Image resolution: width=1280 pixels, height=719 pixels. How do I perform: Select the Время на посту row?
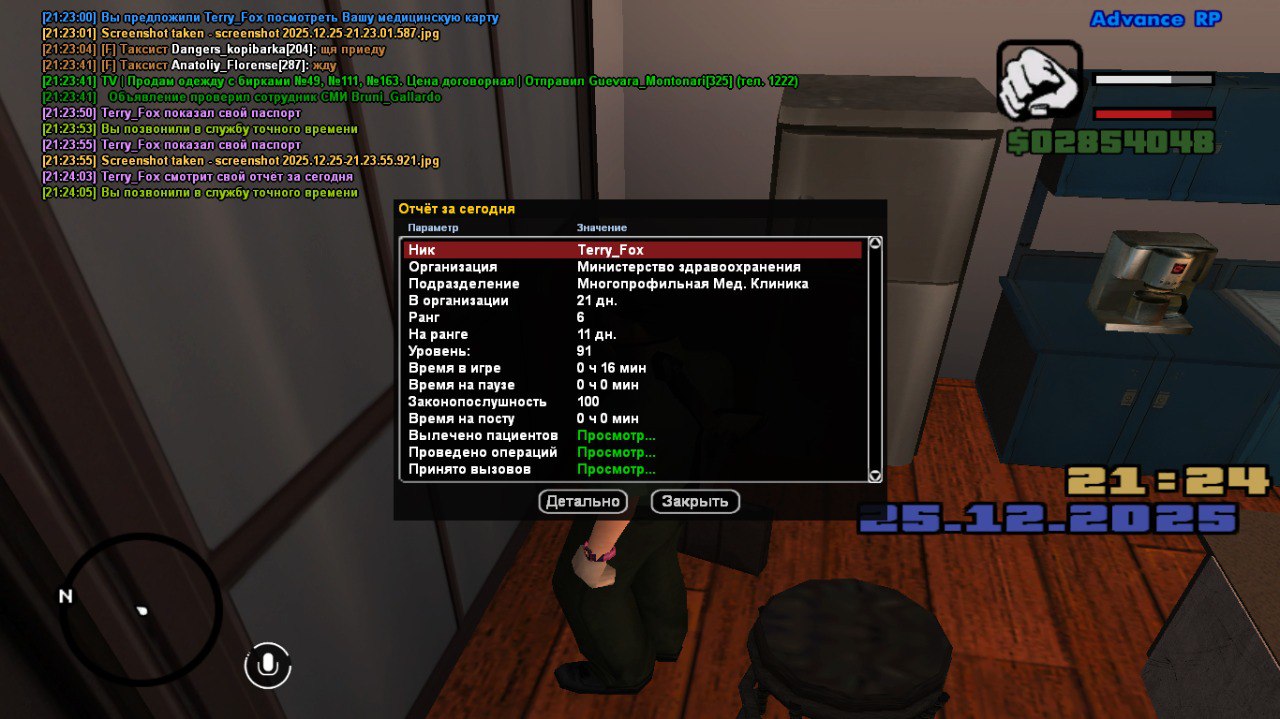[632, 419]
